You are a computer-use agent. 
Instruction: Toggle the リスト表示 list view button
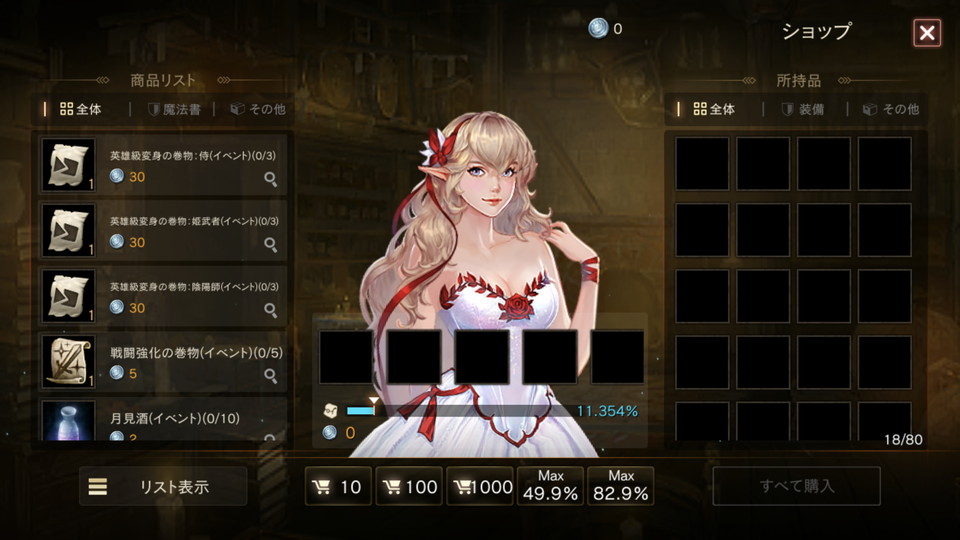coord(163,487)
